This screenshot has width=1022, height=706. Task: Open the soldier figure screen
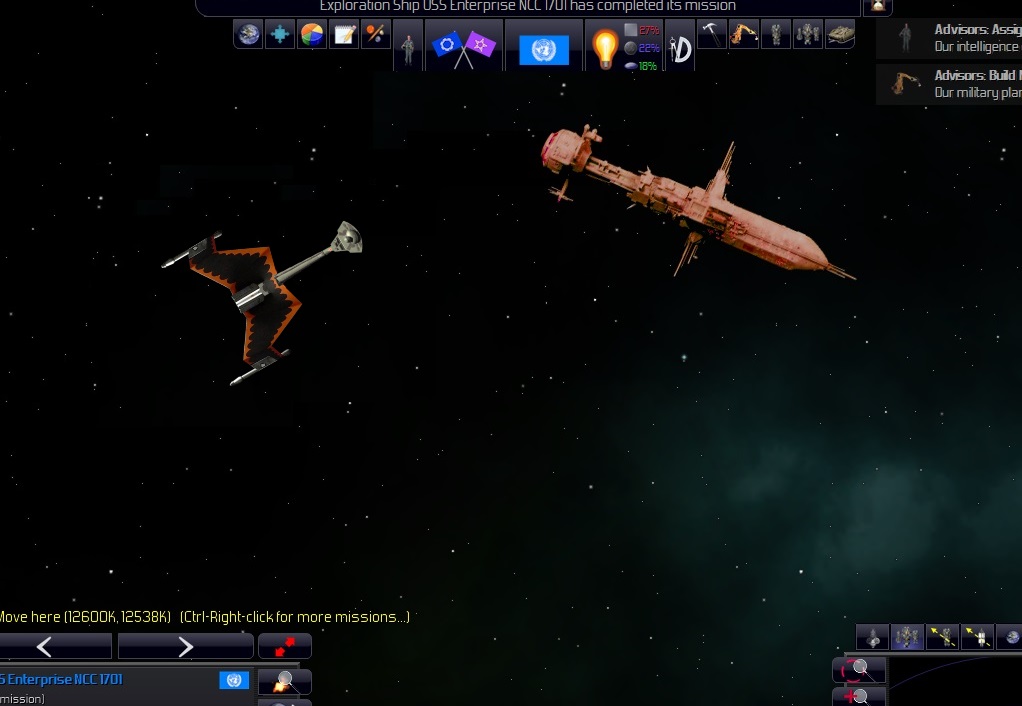[407, 47]
